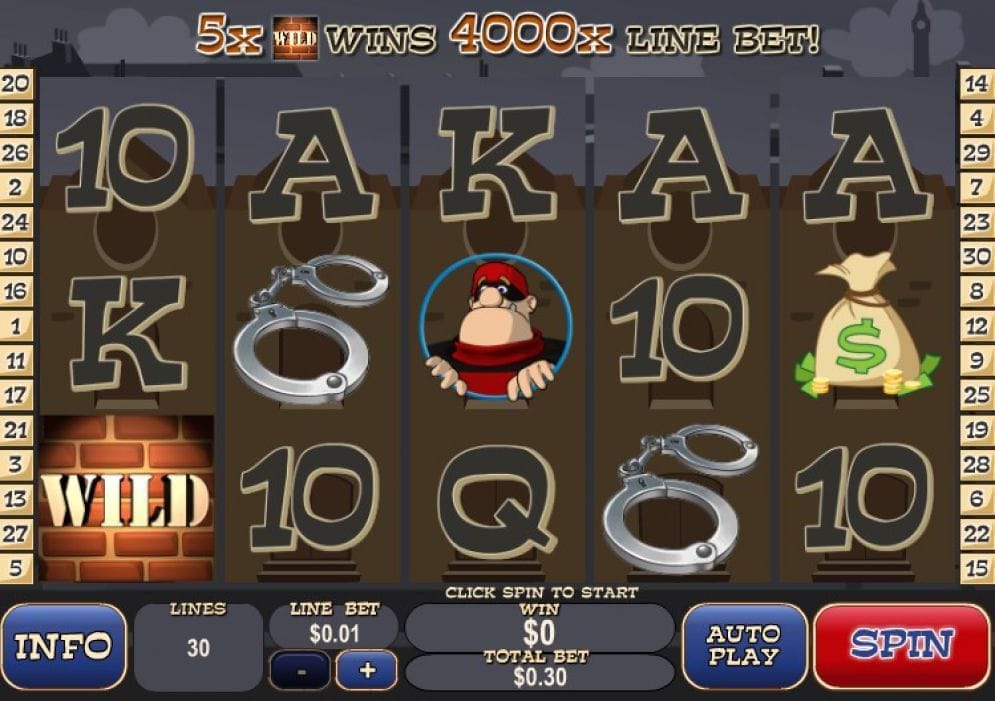Choose payline number 16 marker
This screenshot has height=701, width=995.
(16, 291)
